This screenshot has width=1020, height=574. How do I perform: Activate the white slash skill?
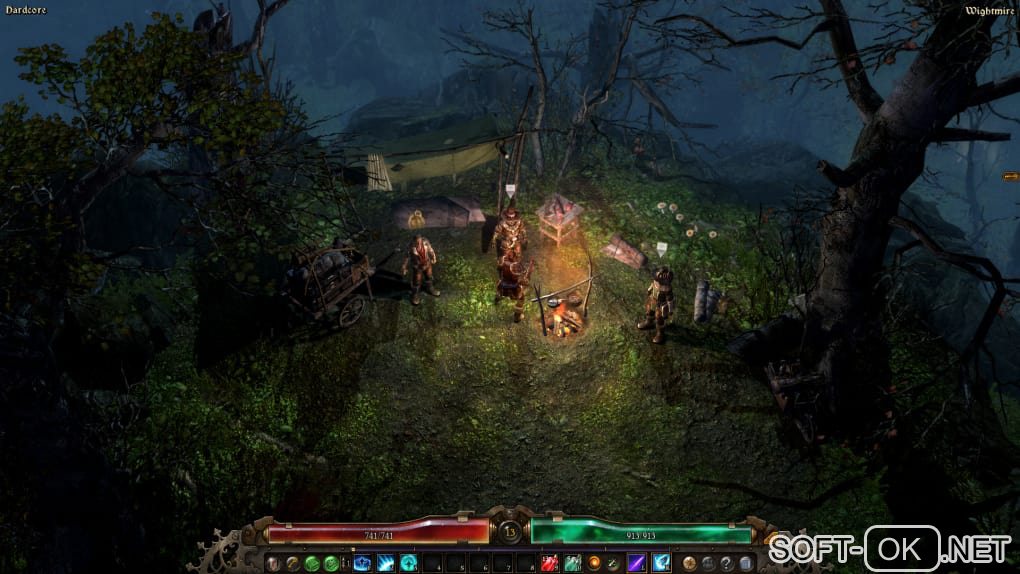click(x=385, y=564)
